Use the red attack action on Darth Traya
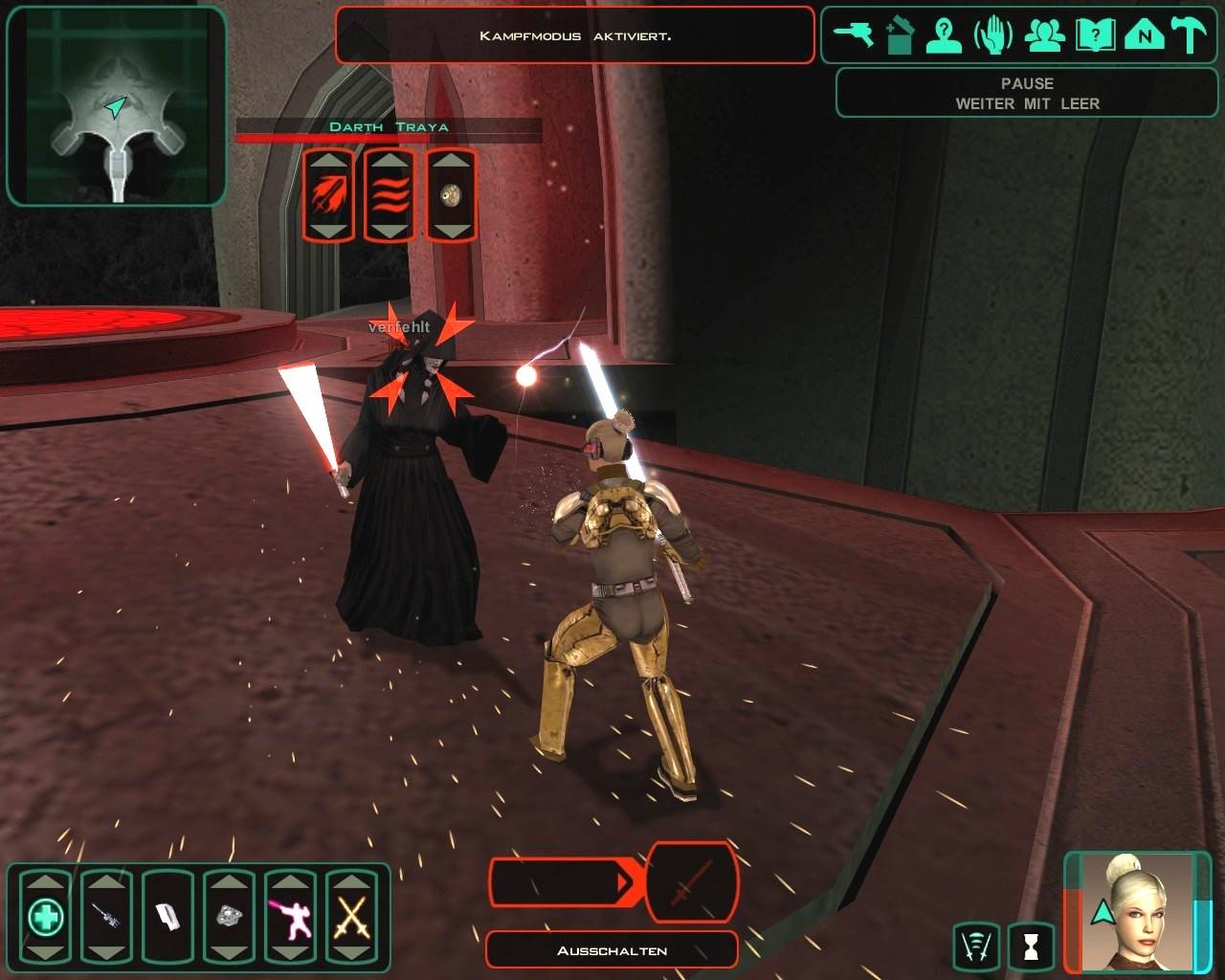 point(328,195)
